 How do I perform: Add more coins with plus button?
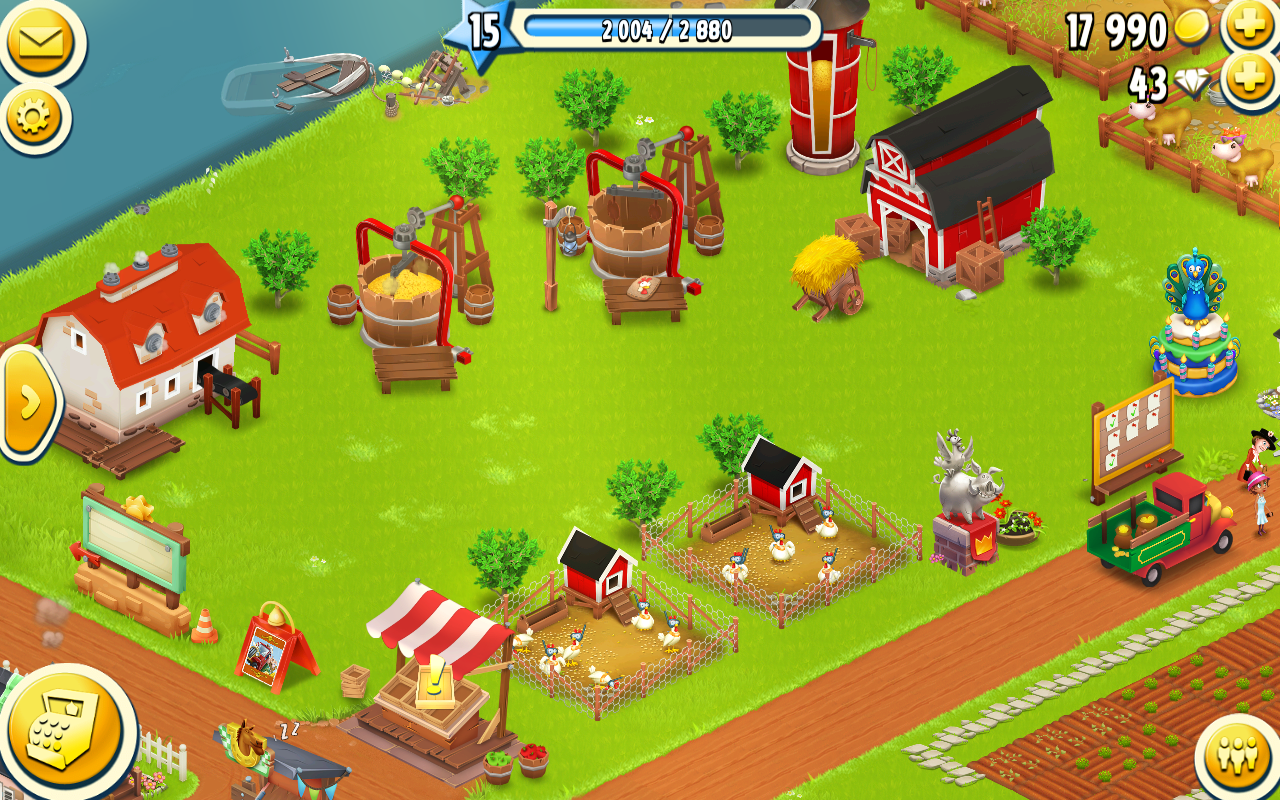(x=1251, y=25)
